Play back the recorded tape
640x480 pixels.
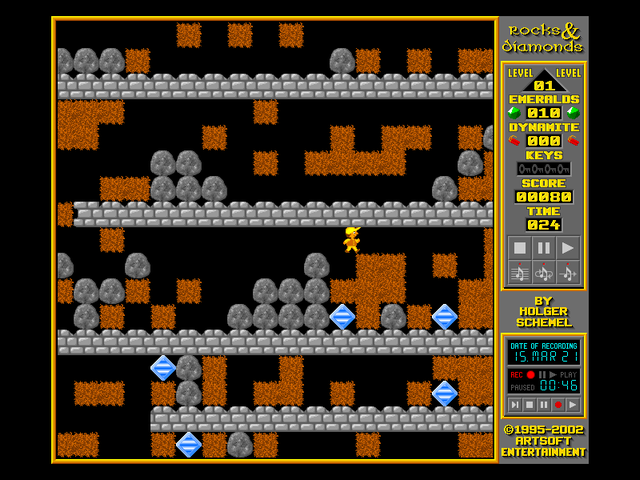(572, 404)
